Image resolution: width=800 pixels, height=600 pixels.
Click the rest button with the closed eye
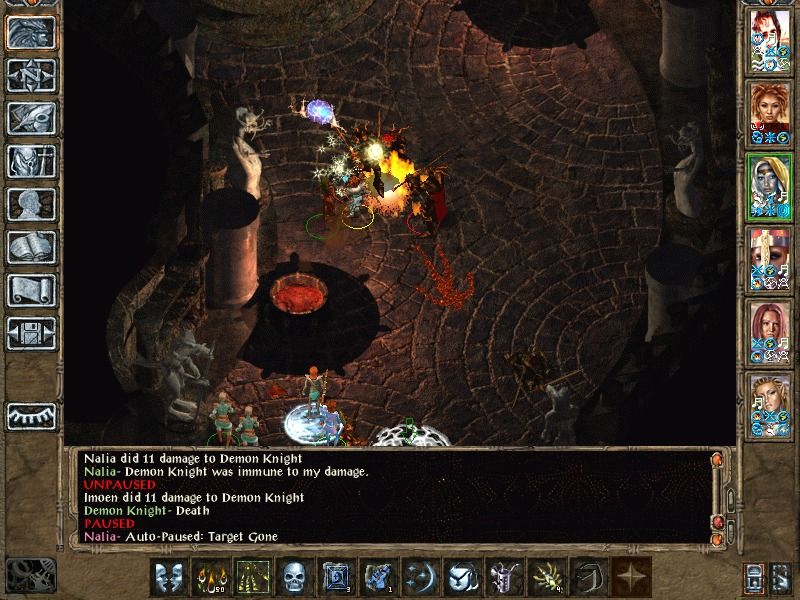pos(31,415)
